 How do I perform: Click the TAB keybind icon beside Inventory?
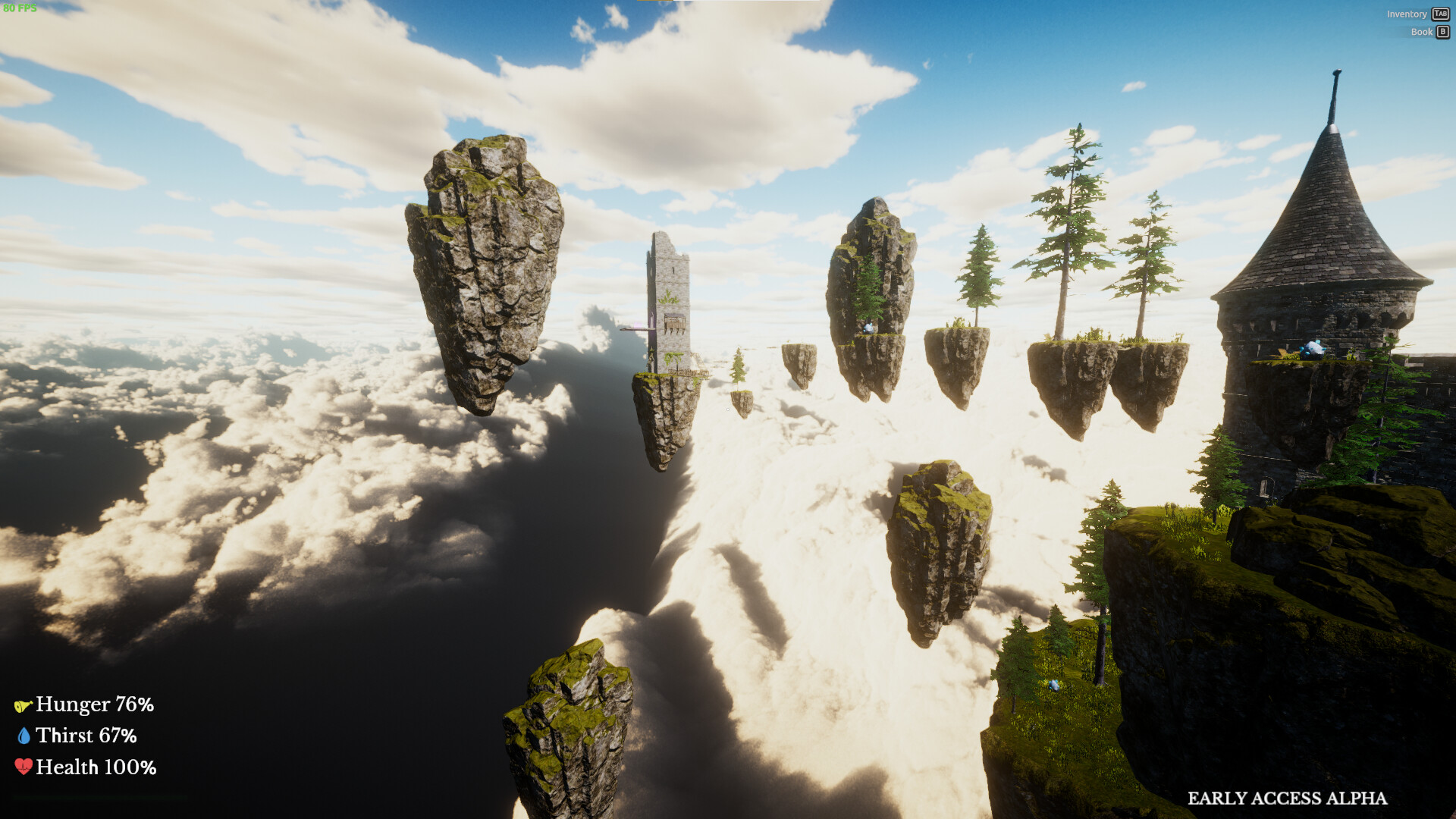1440,14
